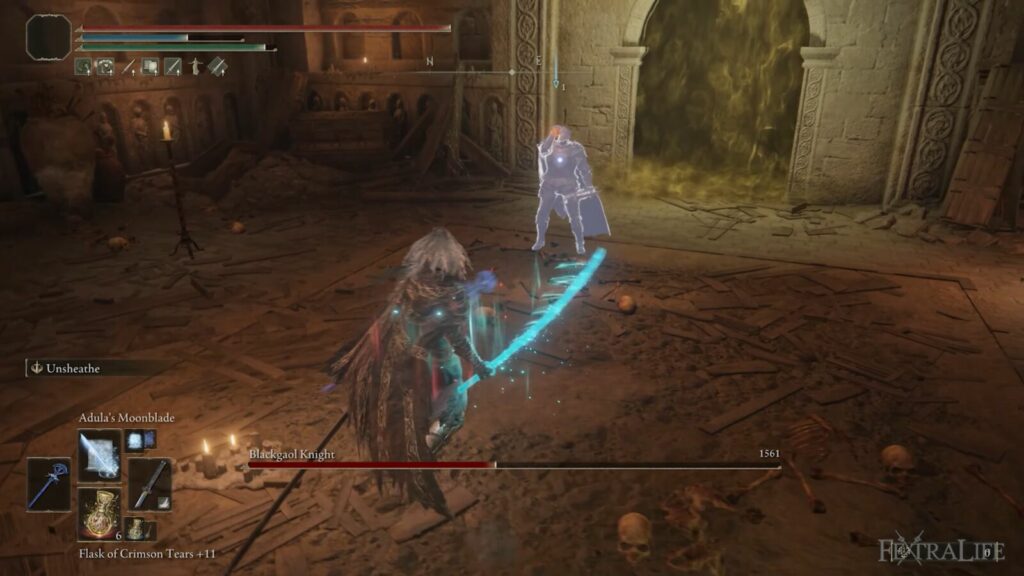Choose the katana right-hand armament slot
Screen dimensions: 1024x576
click(x=149, y=484)
